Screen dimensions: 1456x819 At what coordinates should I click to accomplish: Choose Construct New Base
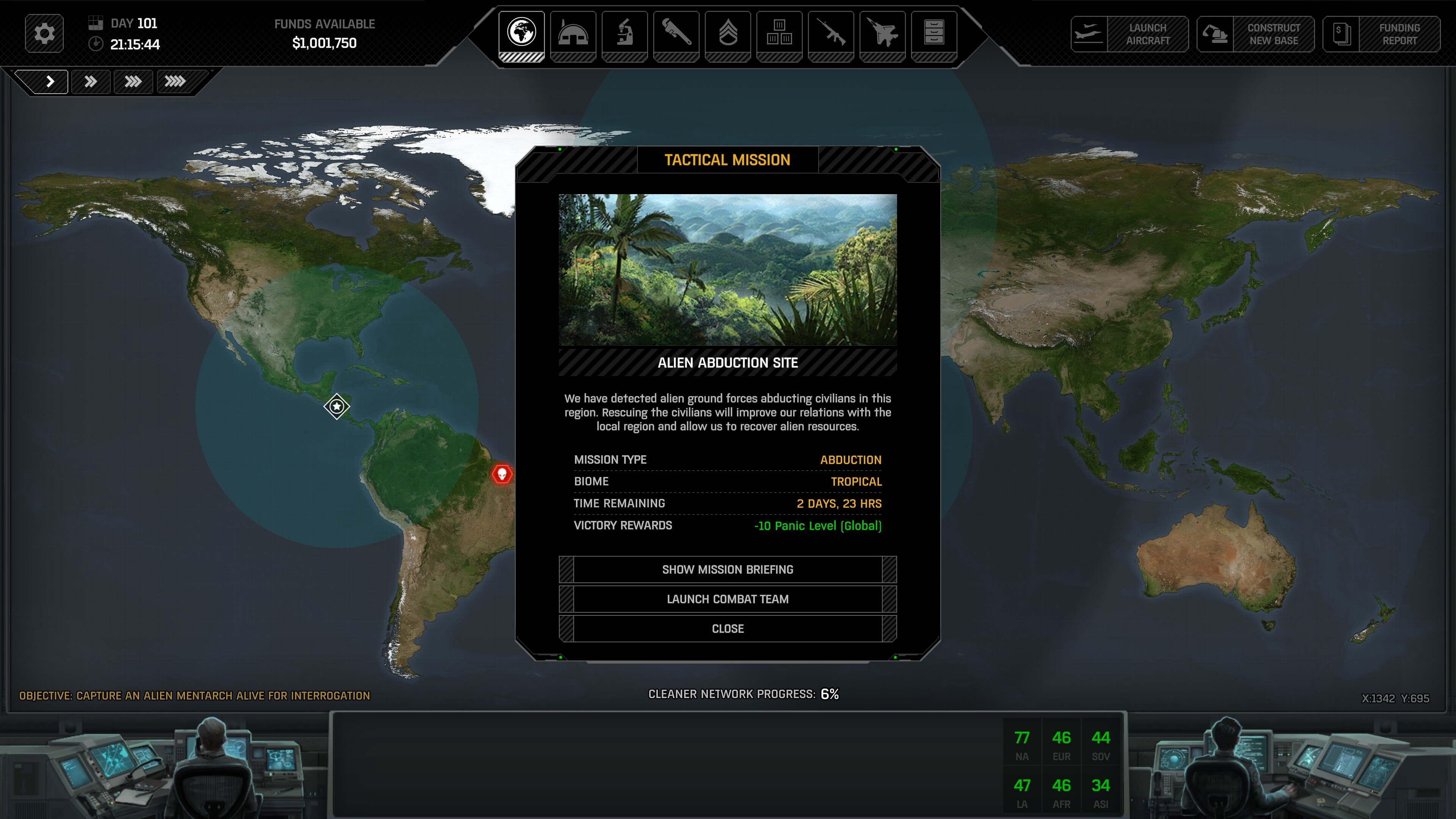pos(1255,35)
